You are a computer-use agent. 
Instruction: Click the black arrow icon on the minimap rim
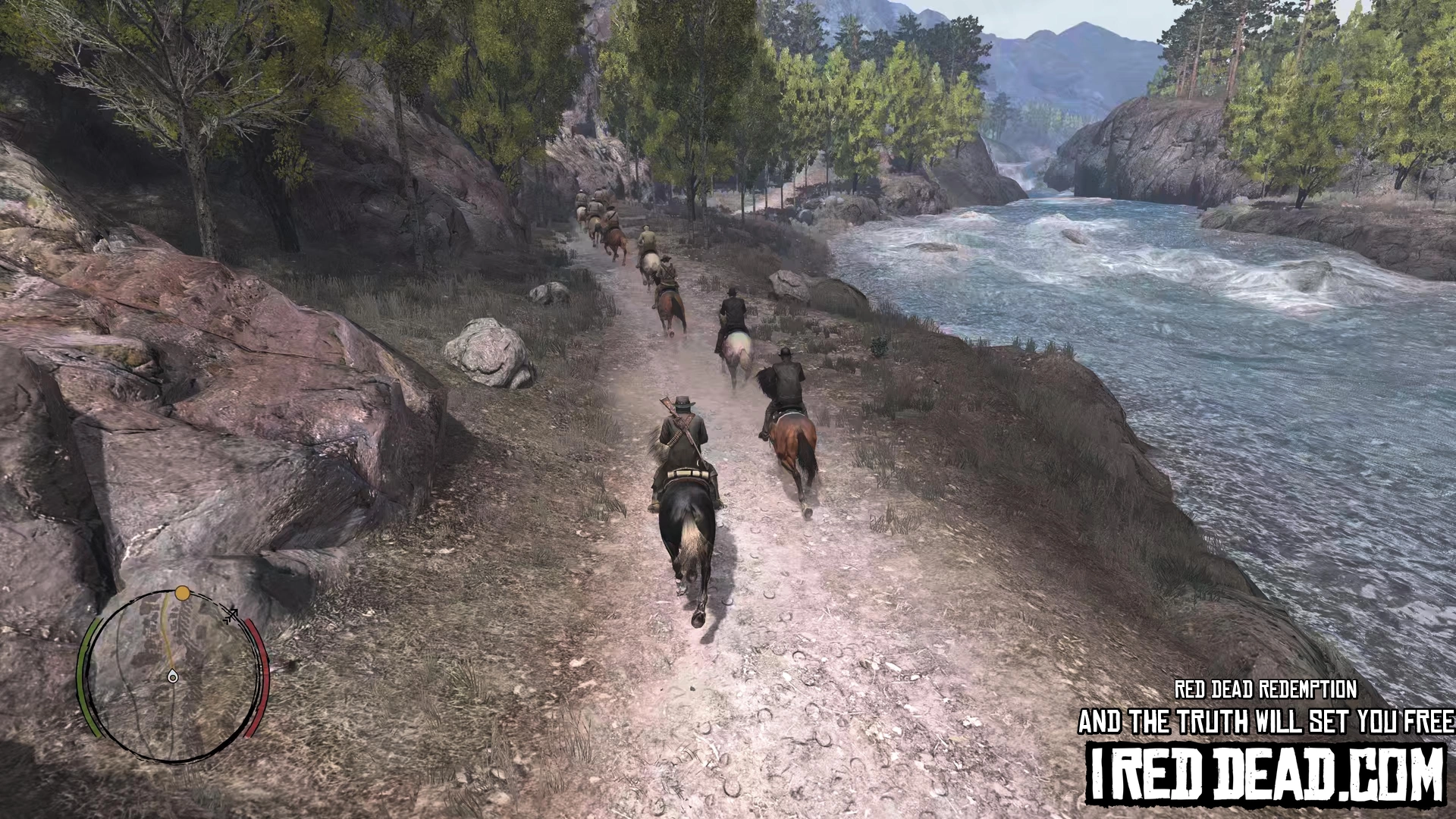[x=231, y=615]
